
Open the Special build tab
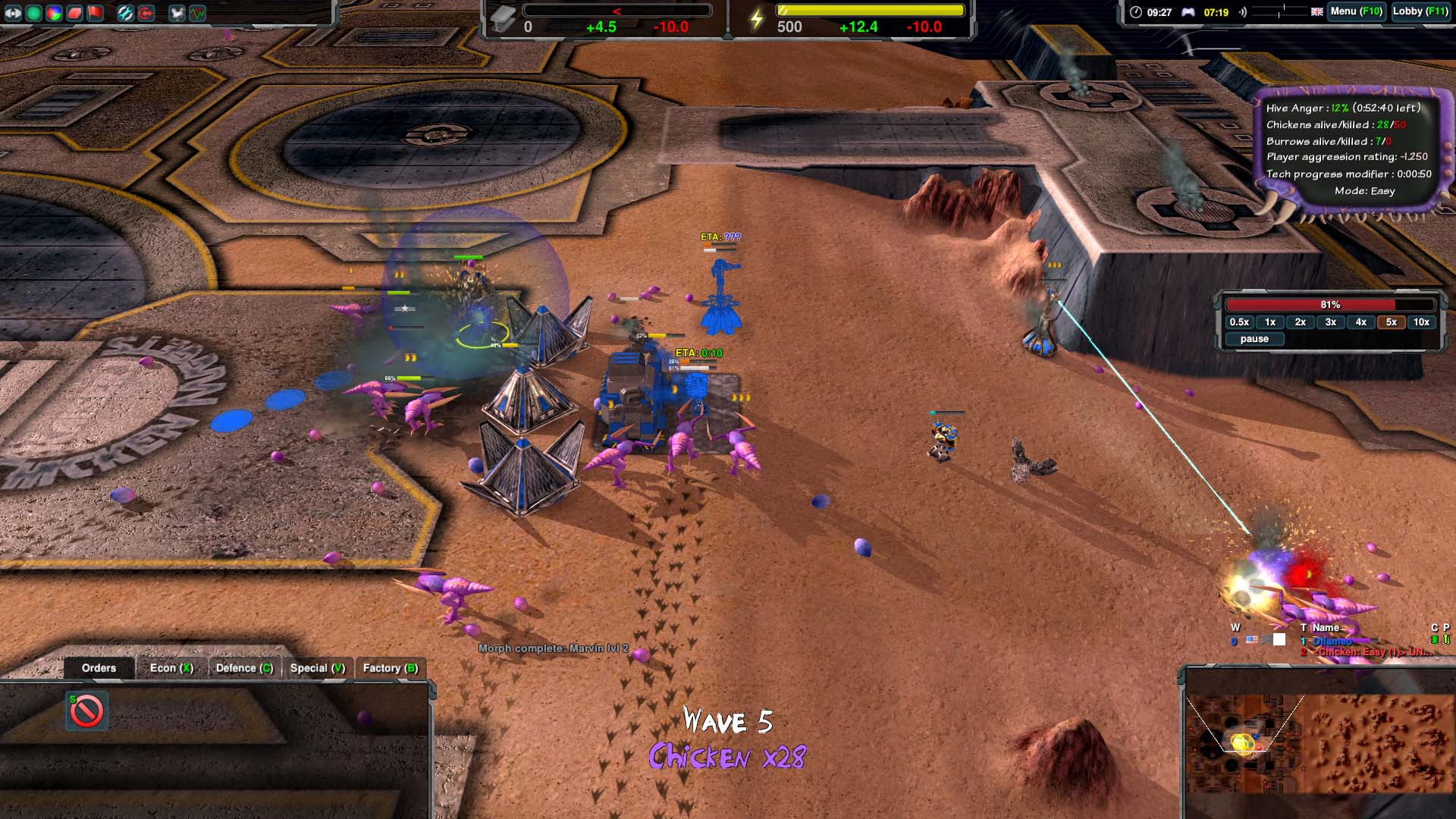[317, 668]
